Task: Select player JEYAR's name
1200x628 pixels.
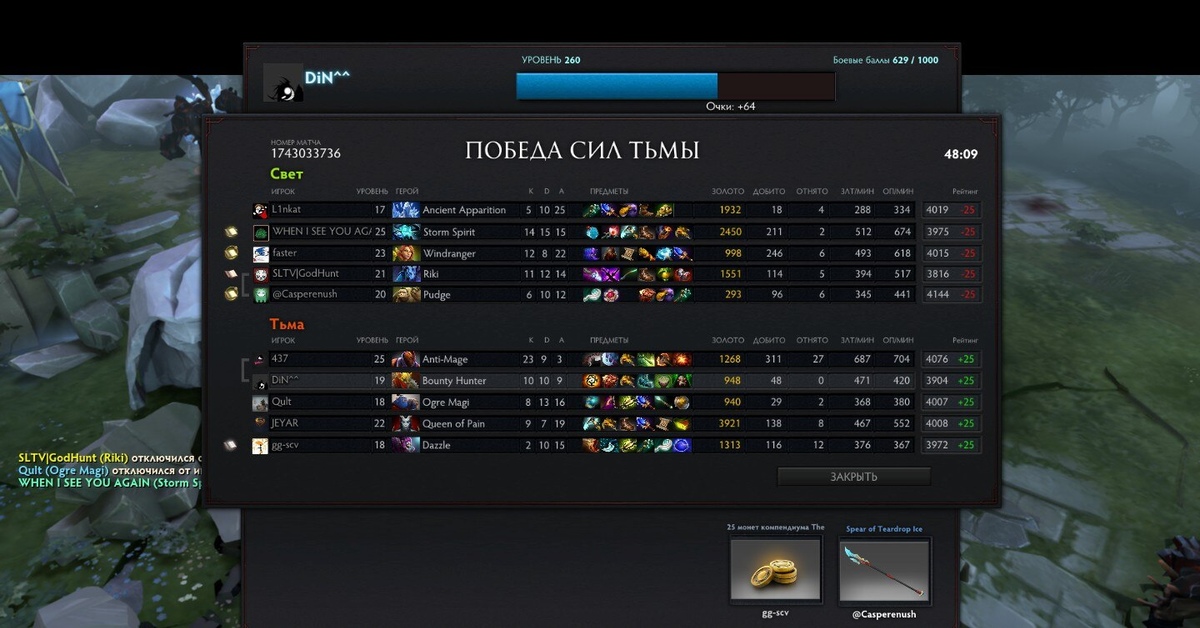Action: (x=285, y=423)
